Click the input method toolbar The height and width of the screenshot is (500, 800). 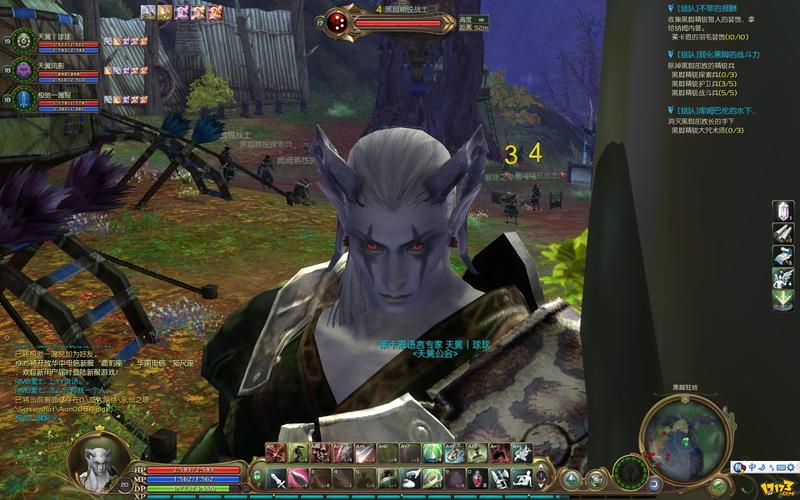pyautogui.click(x=765, y=467)
